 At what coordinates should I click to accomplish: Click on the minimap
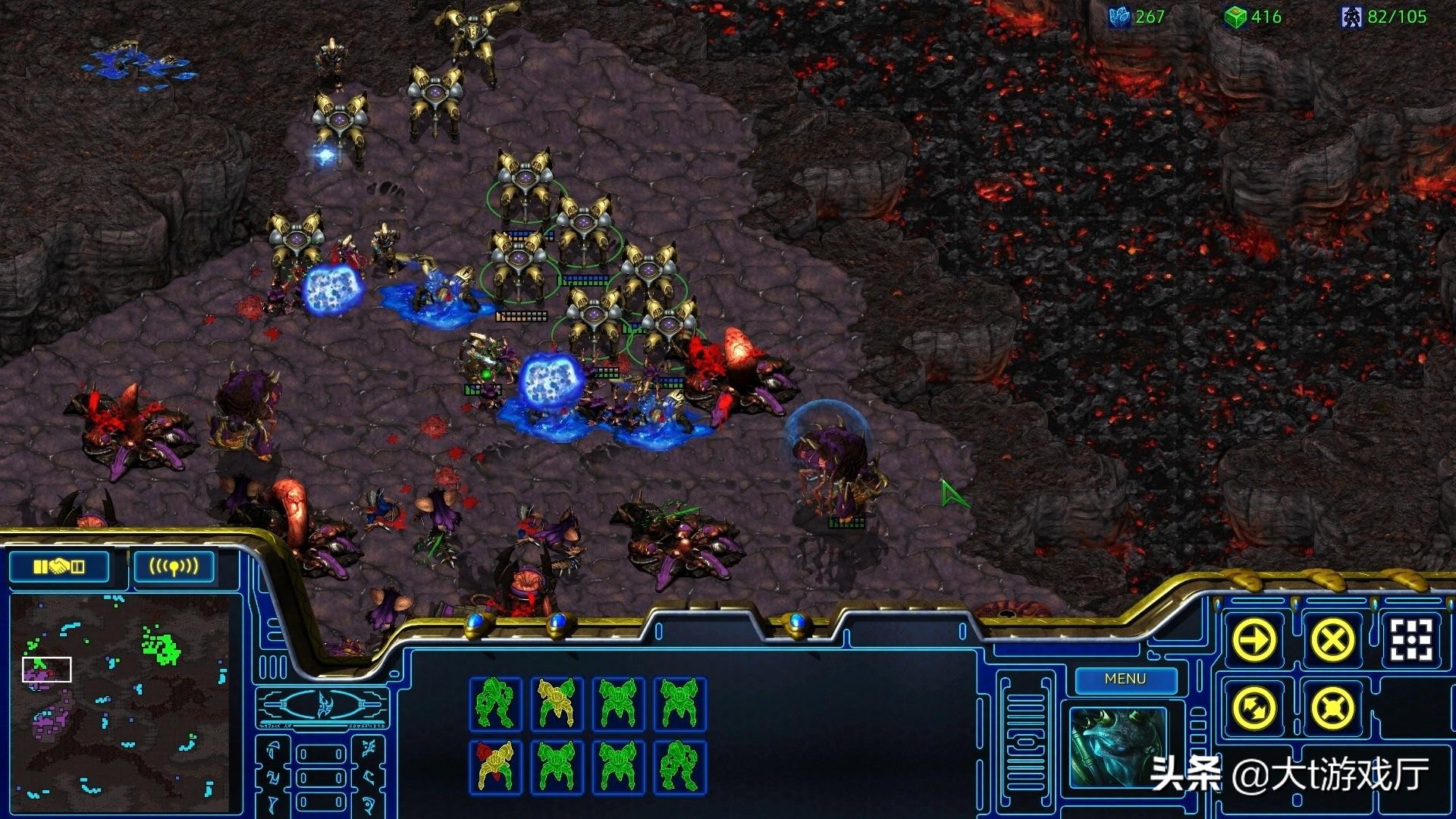tap(121, 698)
